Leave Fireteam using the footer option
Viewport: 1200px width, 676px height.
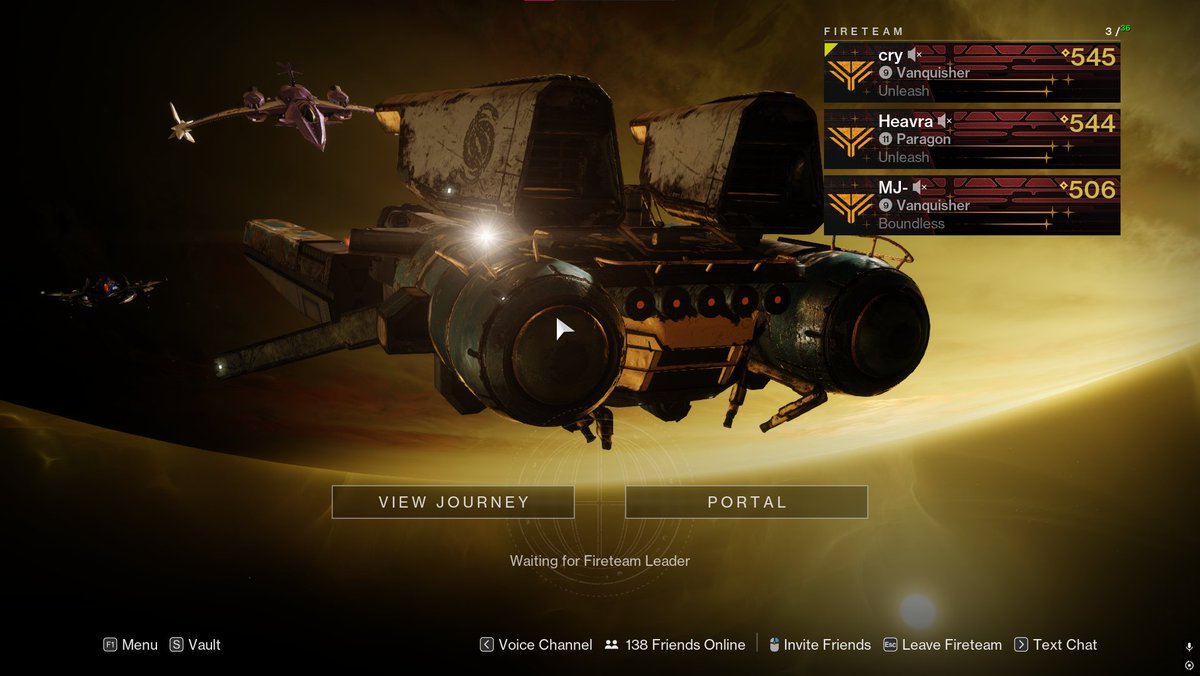coord(942,645)
